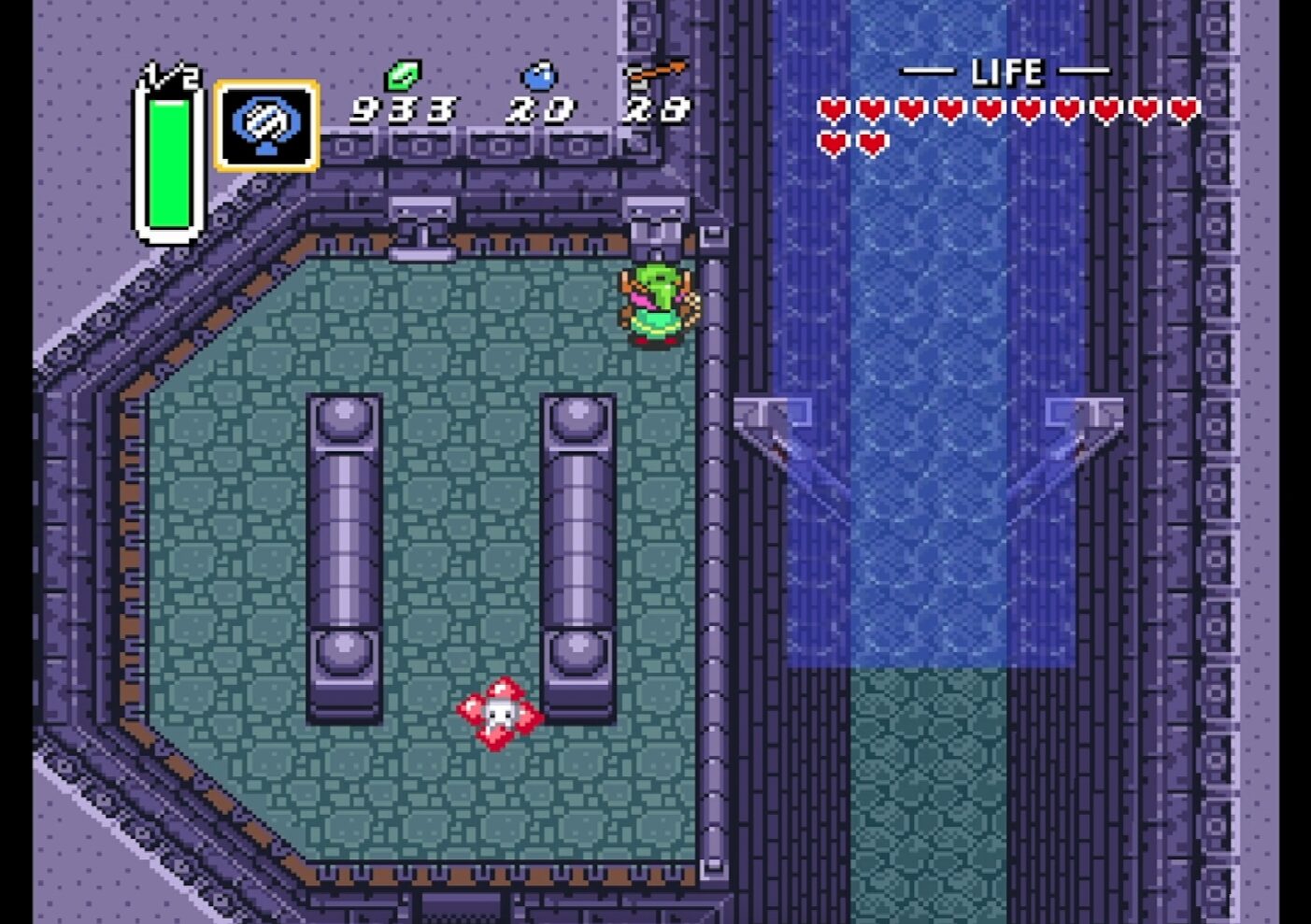Click the bow and arrow icon
This screenshot has width=1311, height=924.
click(656, 73)
